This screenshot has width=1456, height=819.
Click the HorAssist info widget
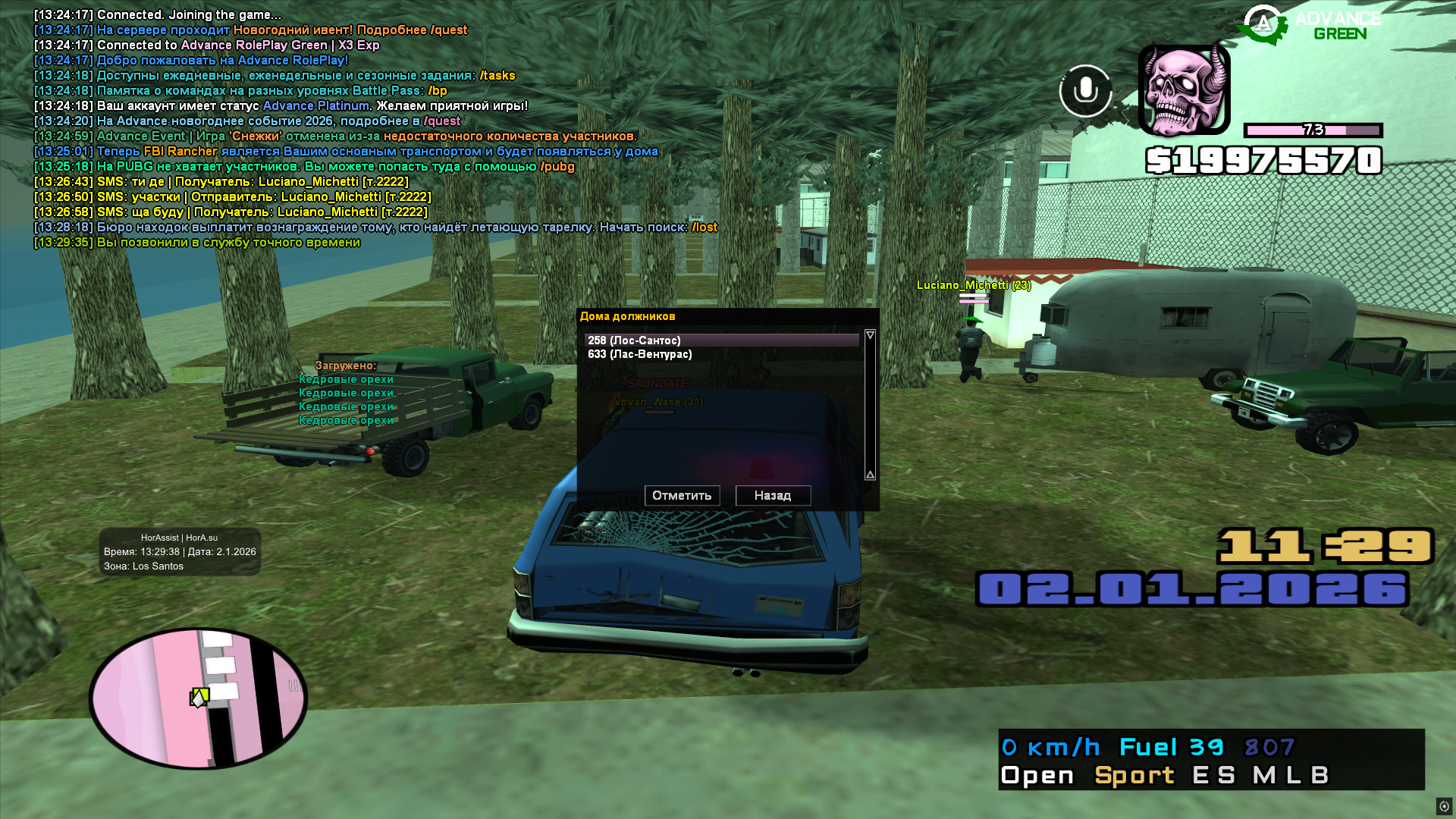(x=180, y=552)
